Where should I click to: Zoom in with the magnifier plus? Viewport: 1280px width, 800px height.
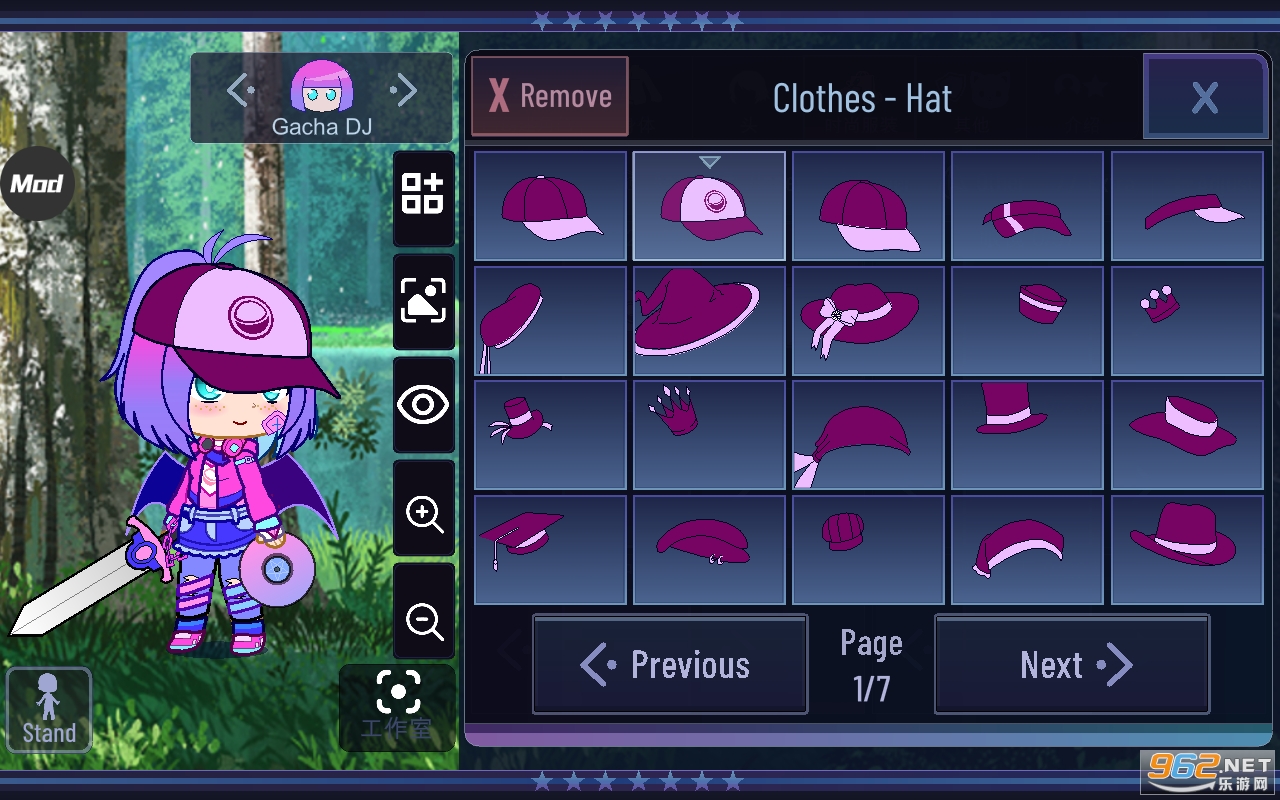click(x=424, y=514)
